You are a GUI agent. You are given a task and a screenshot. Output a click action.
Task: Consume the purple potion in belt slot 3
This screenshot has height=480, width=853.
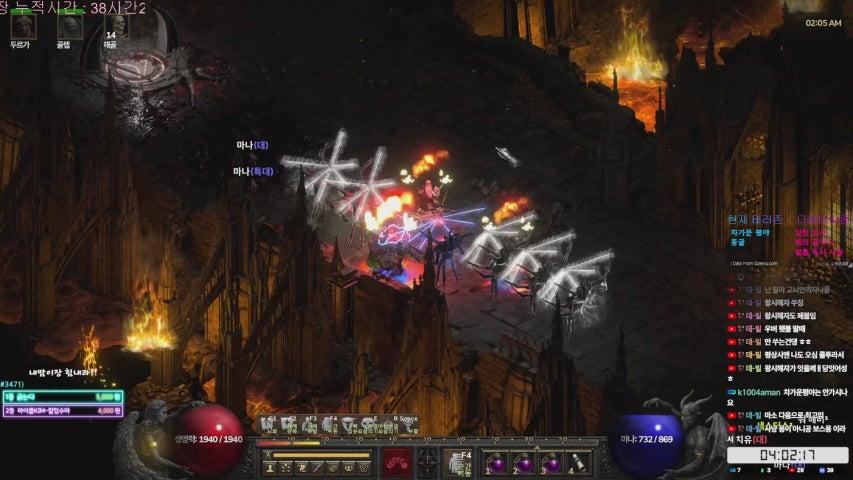551,463
